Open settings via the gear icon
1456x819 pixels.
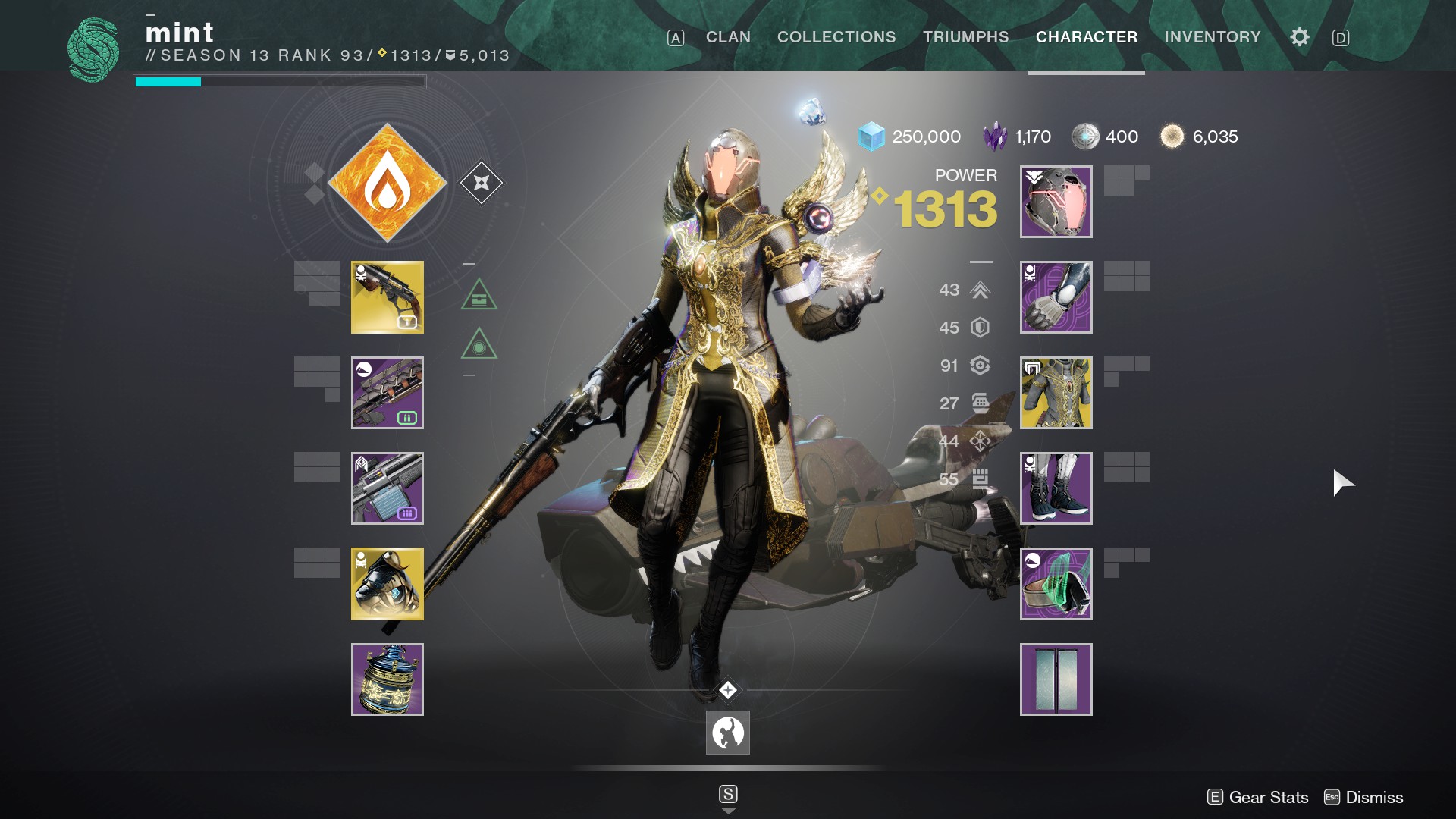tap(1299, 37)
